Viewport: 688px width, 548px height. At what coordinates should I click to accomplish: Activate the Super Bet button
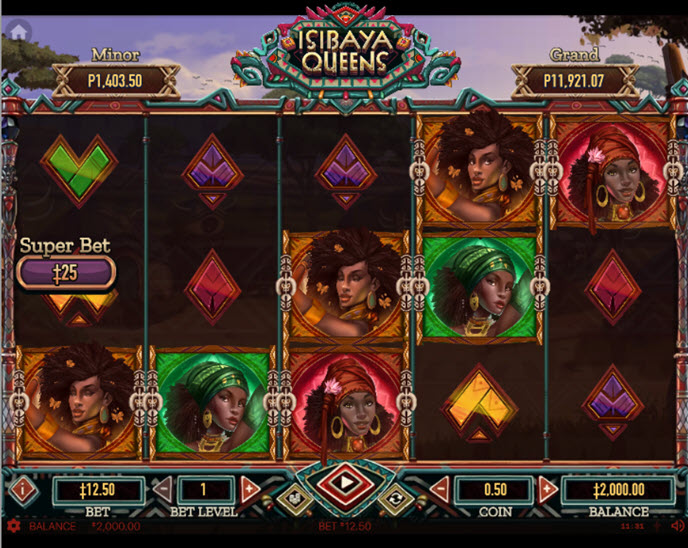(x=66, y=272)
